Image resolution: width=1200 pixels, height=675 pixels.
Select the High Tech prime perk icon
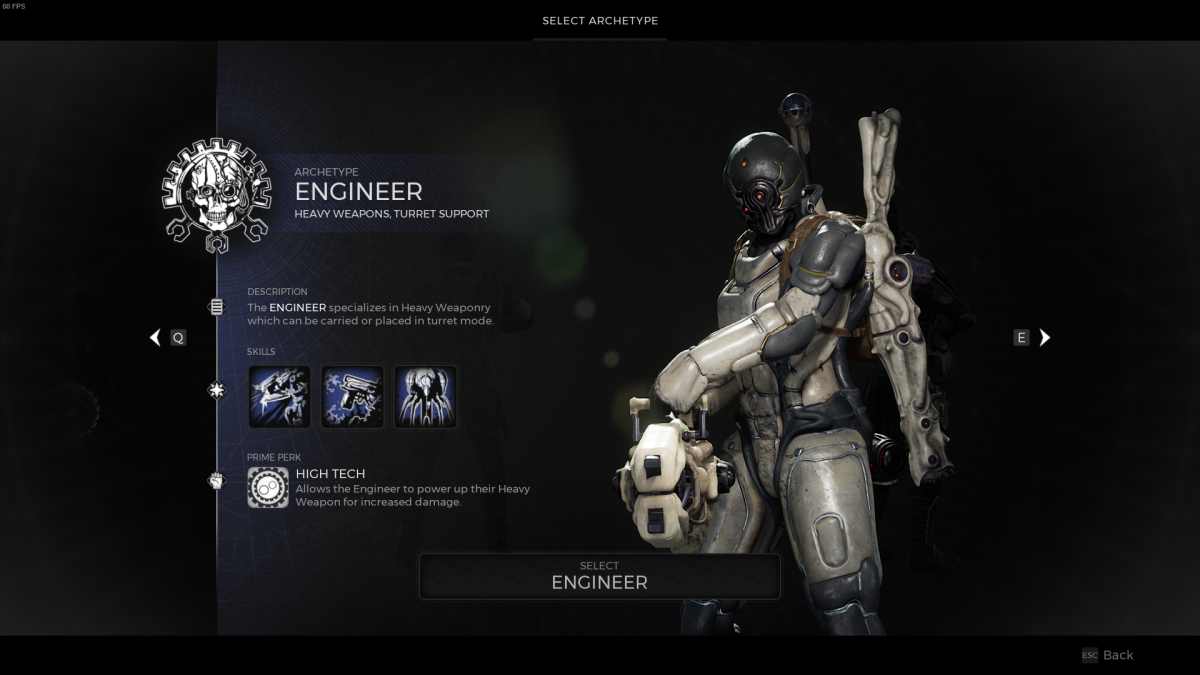[268, 487]
